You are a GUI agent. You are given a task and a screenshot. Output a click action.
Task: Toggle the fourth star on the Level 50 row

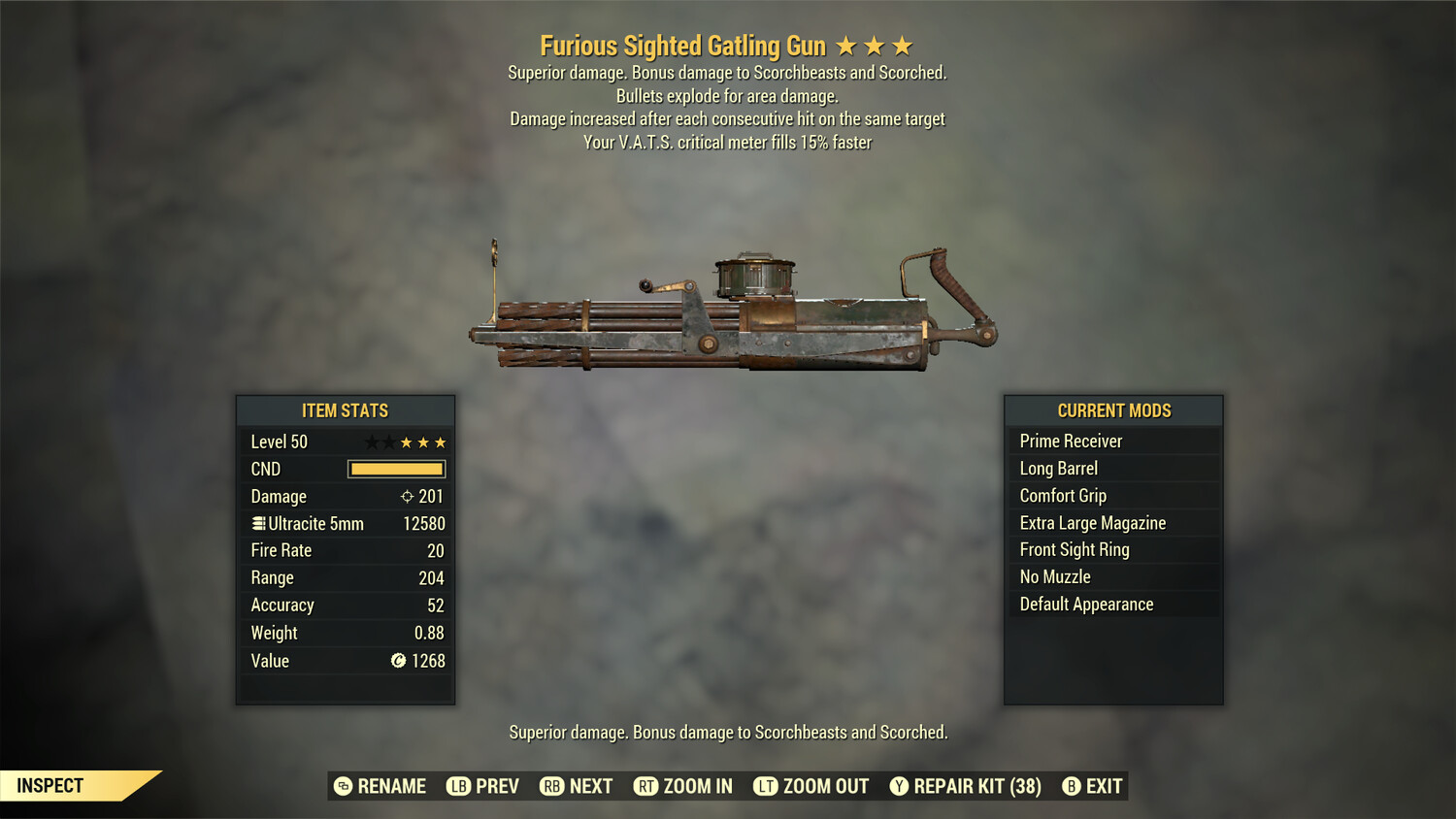422,442
